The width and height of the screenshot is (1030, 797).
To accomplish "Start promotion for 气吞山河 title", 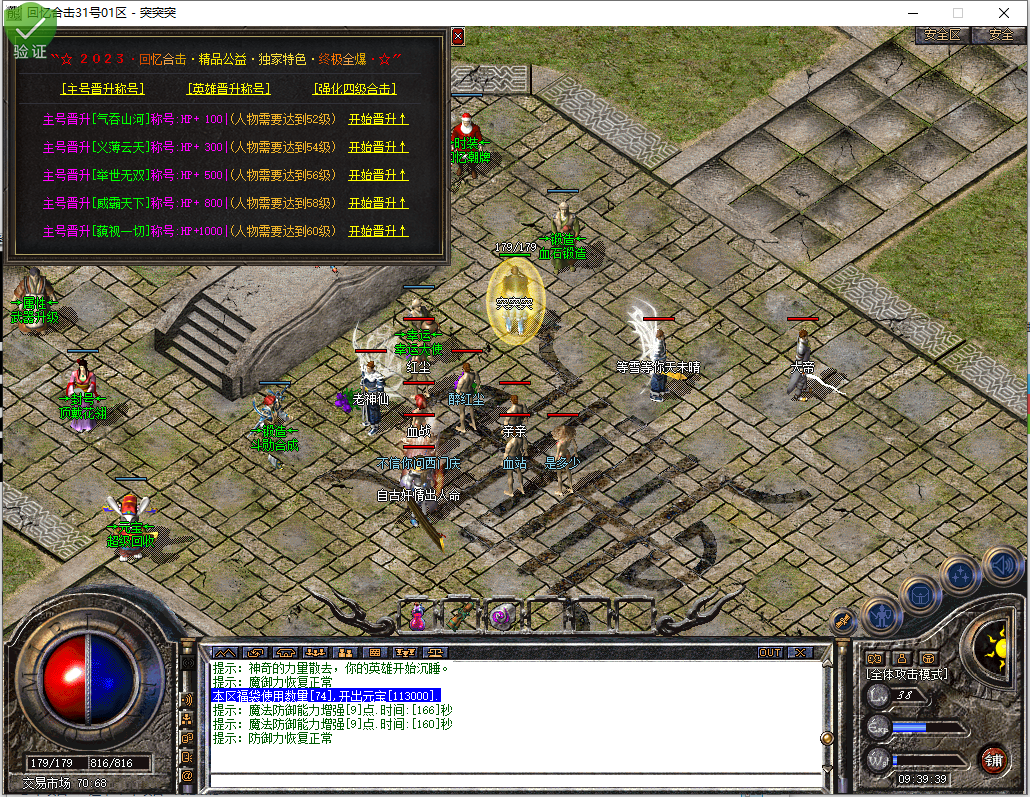I will 378,119.
